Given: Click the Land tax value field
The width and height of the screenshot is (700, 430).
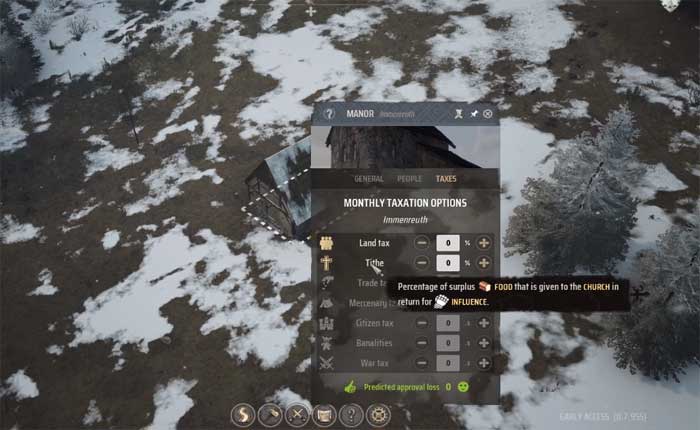Looking at the screenshot, I should (x=448, y=243).
